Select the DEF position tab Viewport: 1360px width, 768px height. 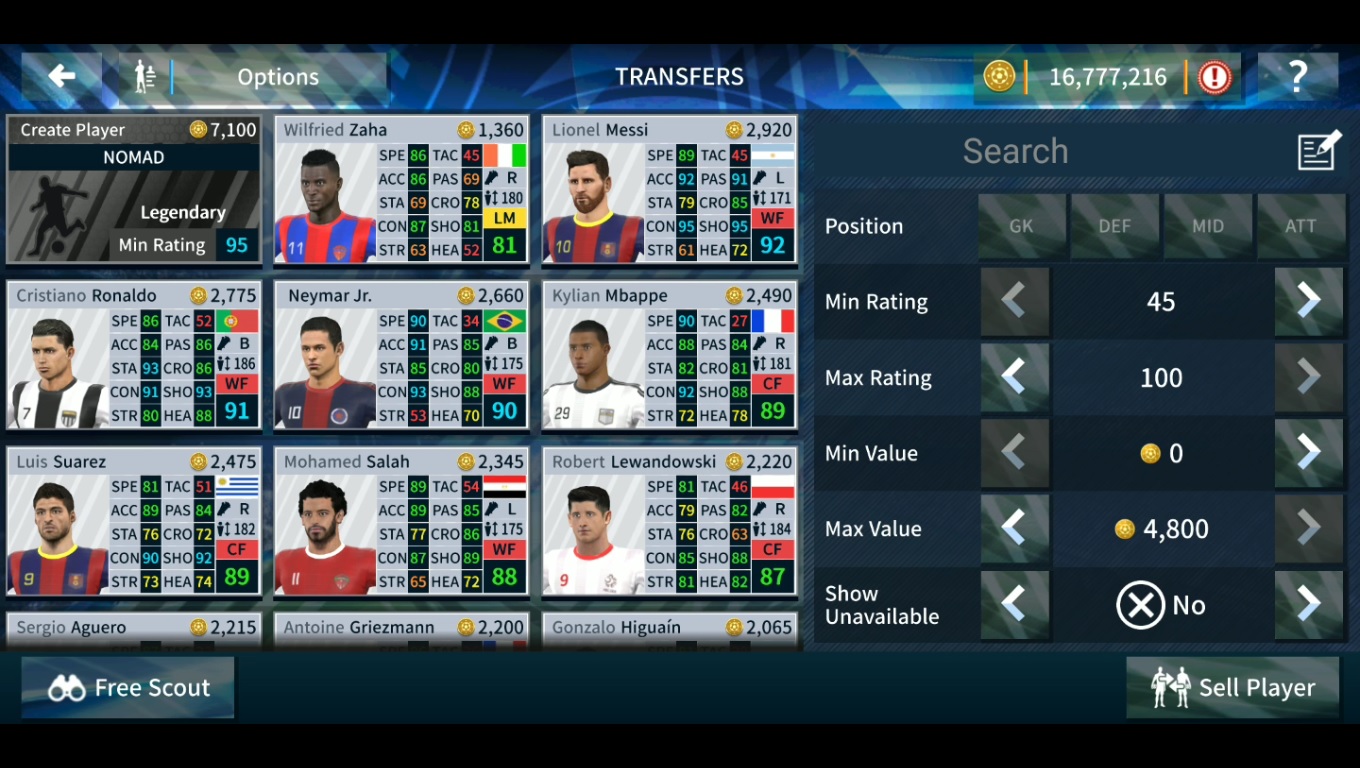pyautogui.click(x=1114, y=226)
